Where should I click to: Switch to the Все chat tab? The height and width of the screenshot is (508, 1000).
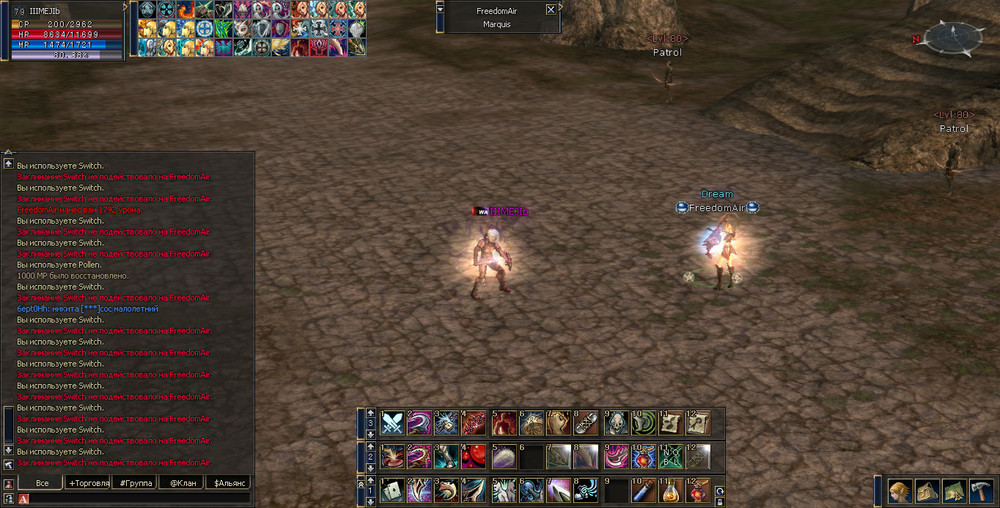pos(41,483)
